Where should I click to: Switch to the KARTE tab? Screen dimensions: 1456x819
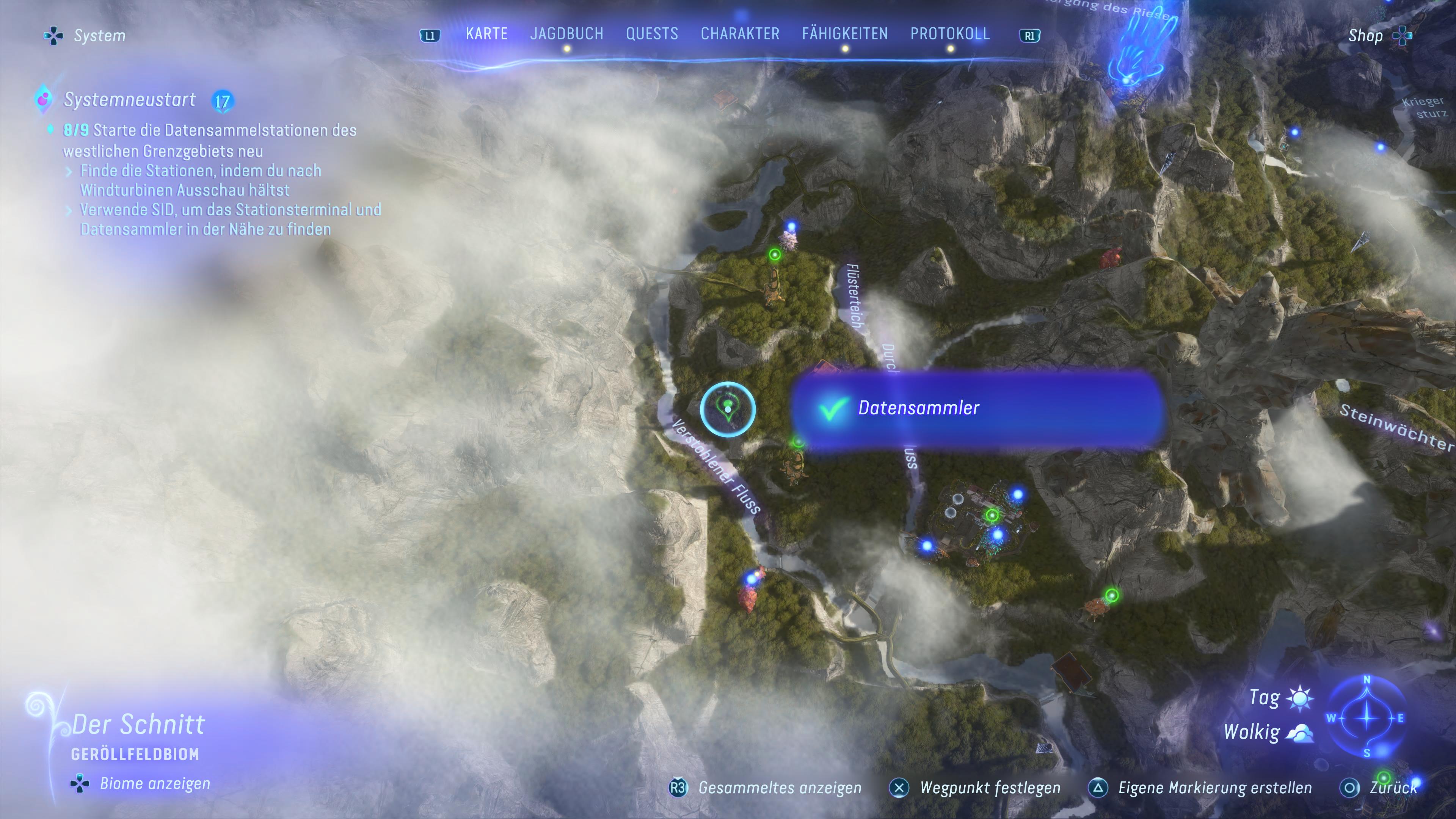486,34
